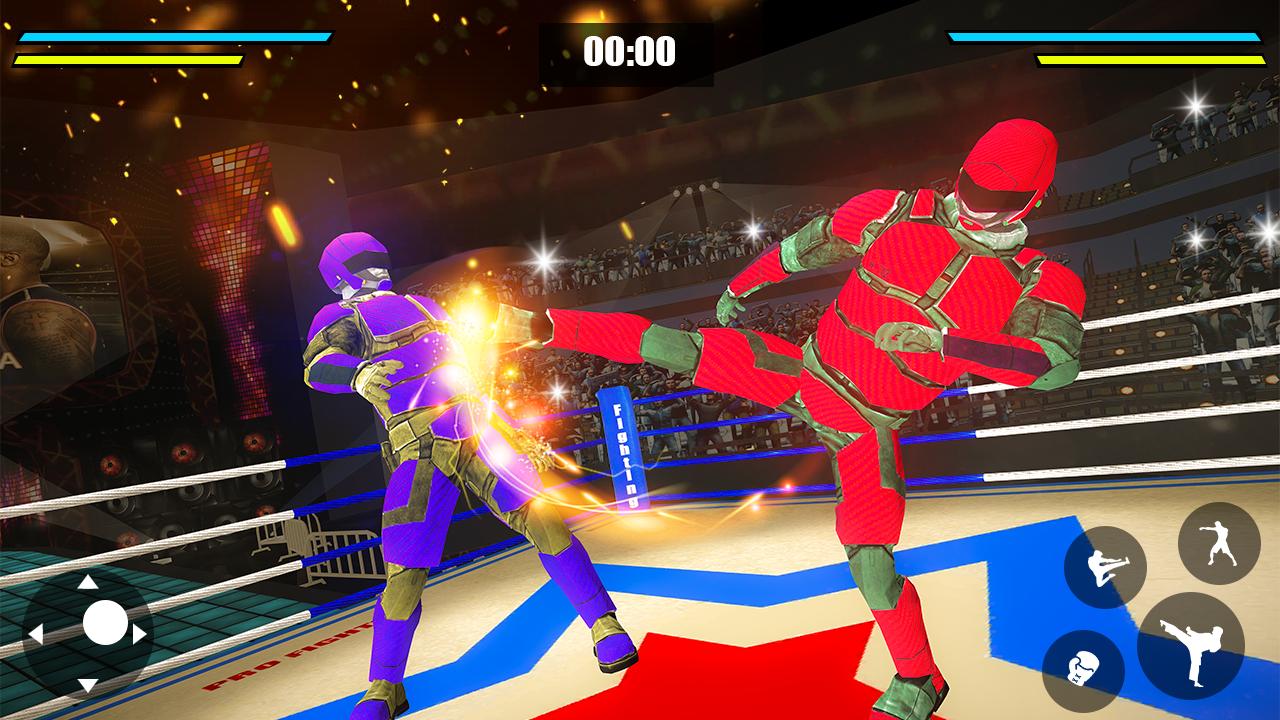
Task: Tap the 00:00 match timer display
Action: (x=629, y=49)
